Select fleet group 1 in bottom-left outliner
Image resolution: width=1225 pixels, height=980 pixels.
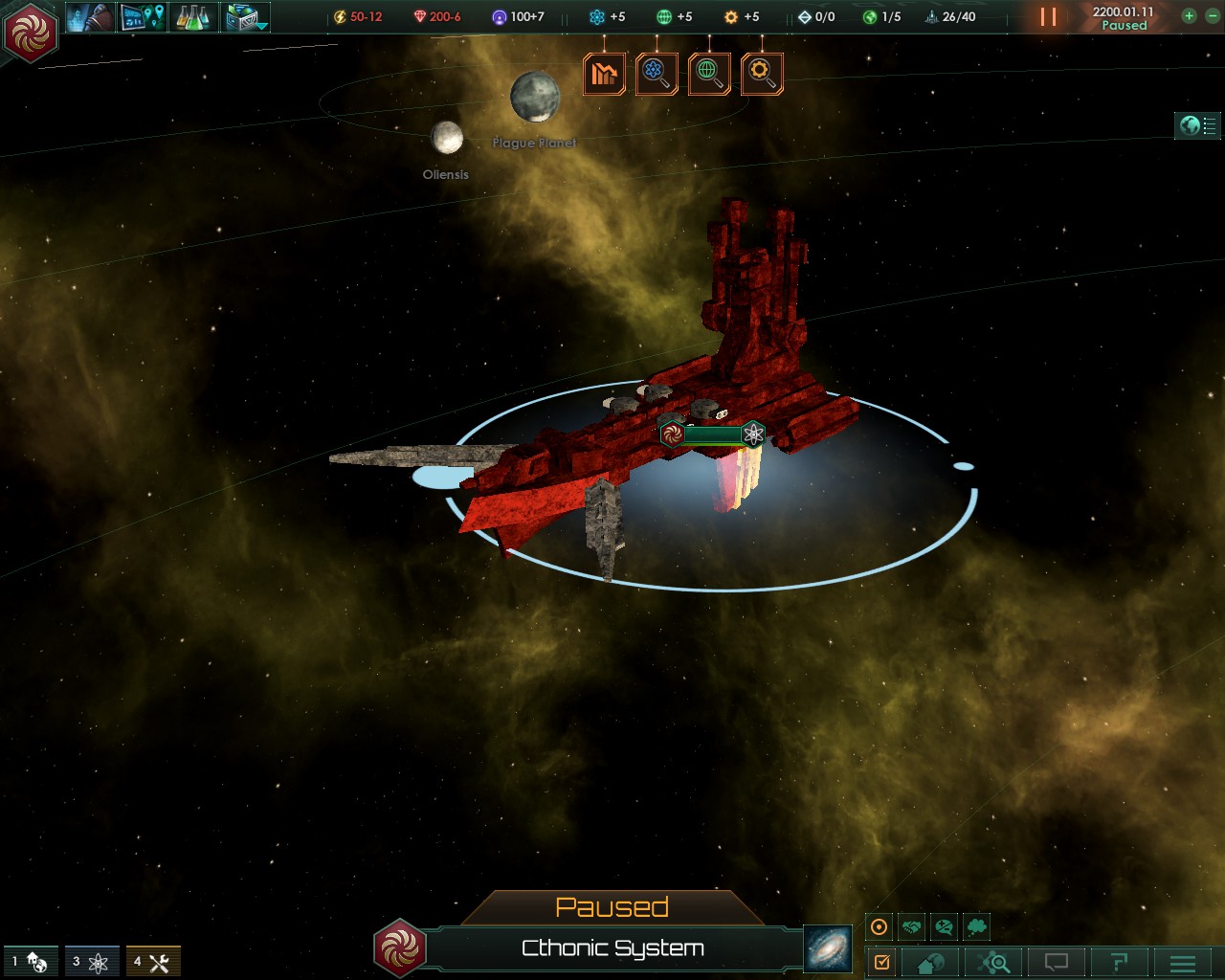coord(29,960)
